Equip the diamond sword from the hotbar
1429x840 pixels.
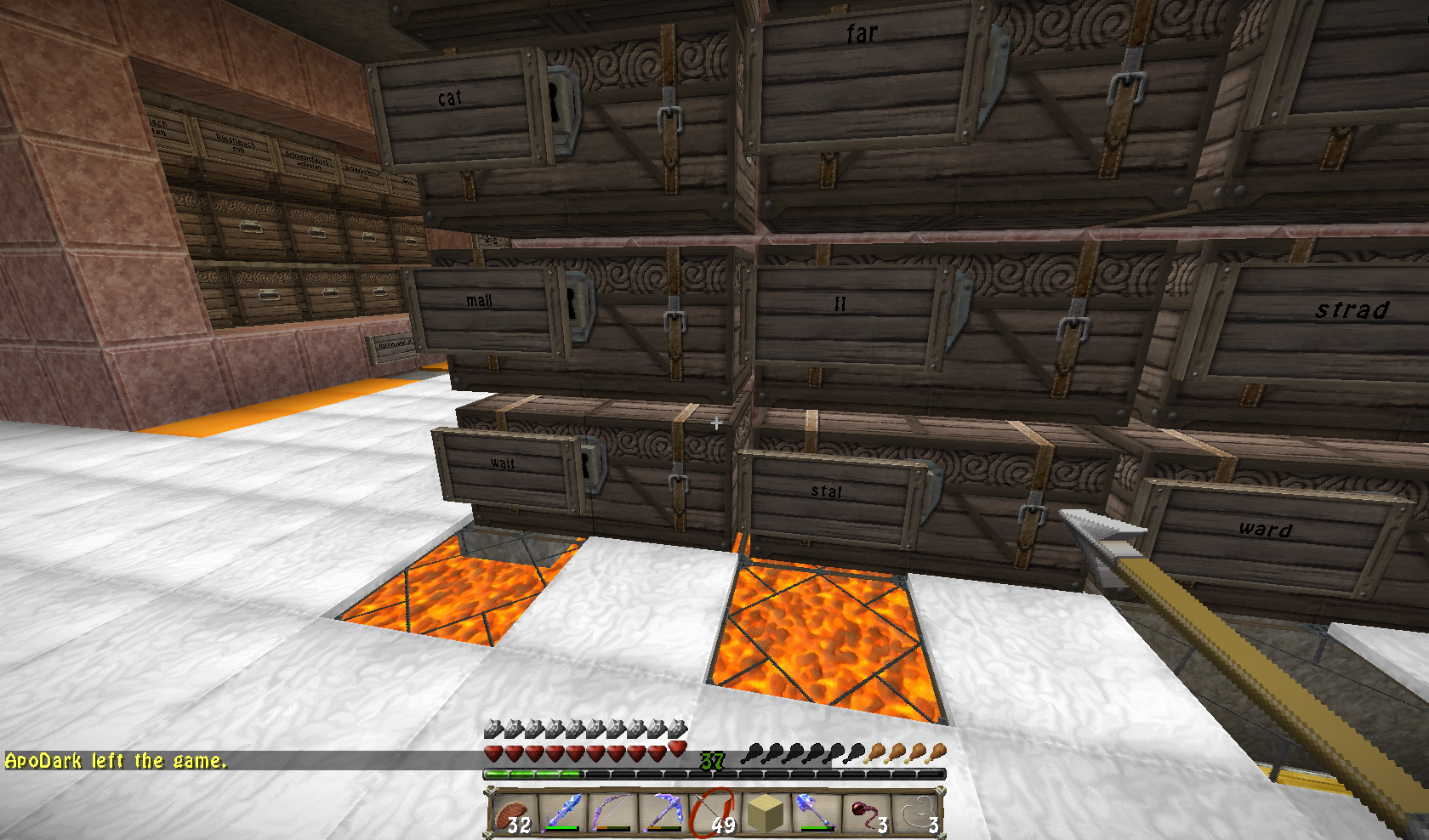coord(562,814)
